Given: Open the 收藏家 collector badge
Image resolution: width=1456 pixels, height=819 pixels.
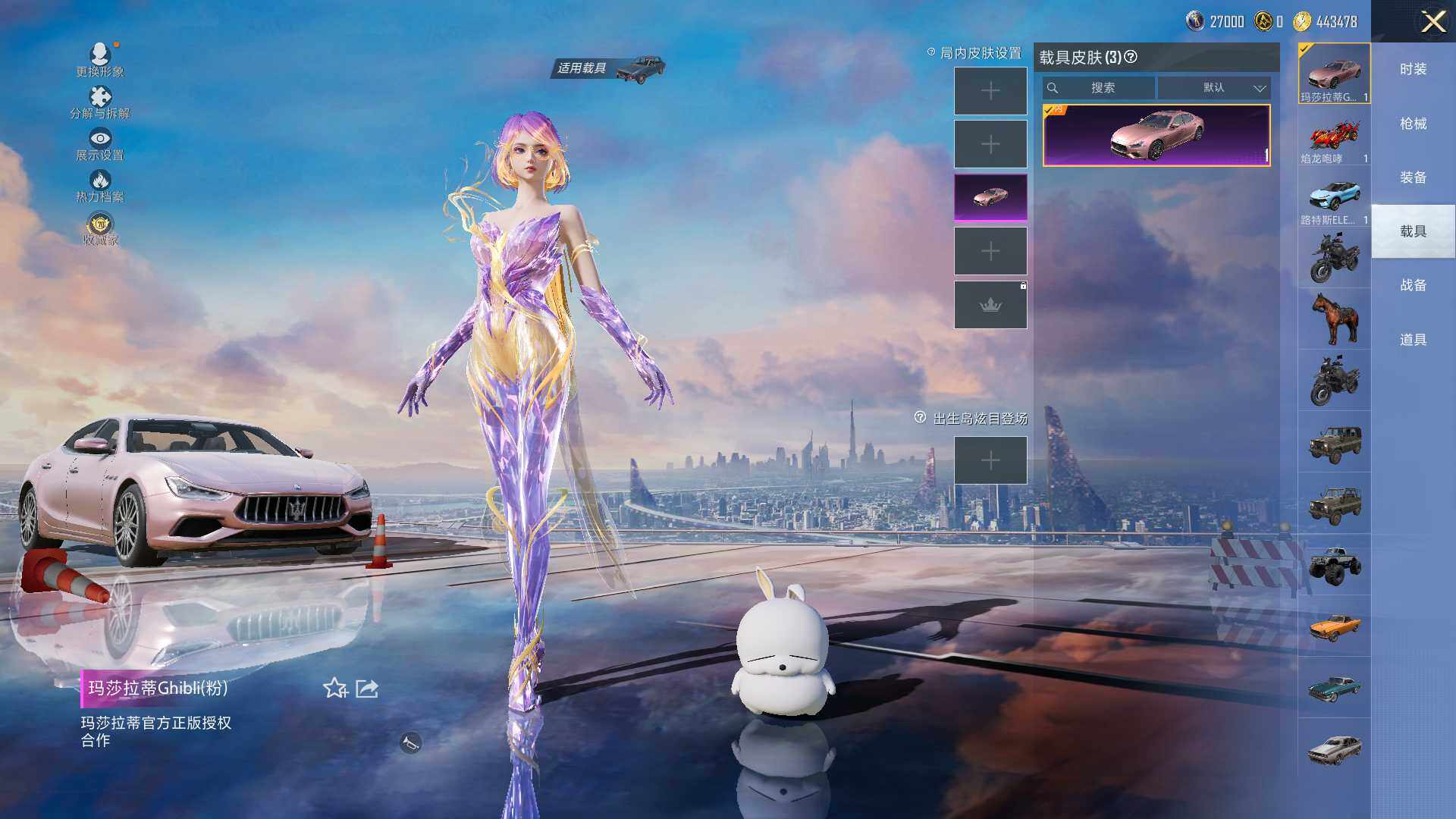Looking at the screenshot, I should pos(100,229).
